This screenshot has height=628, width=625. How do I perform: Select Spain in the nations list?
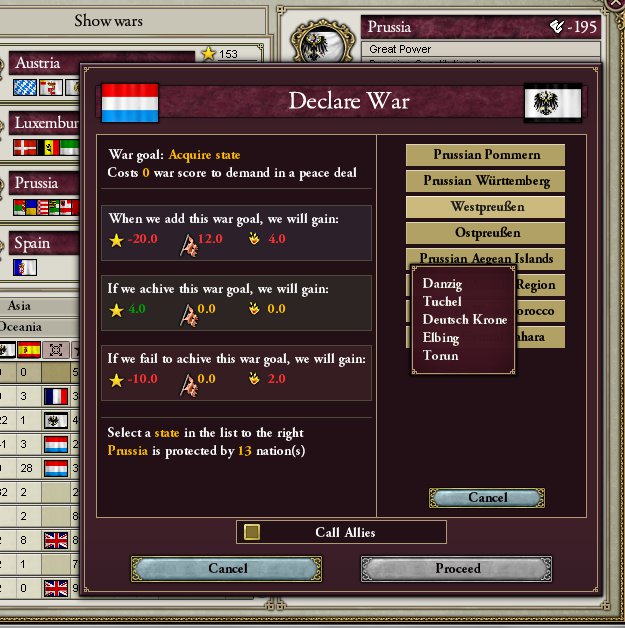(32, 243)
